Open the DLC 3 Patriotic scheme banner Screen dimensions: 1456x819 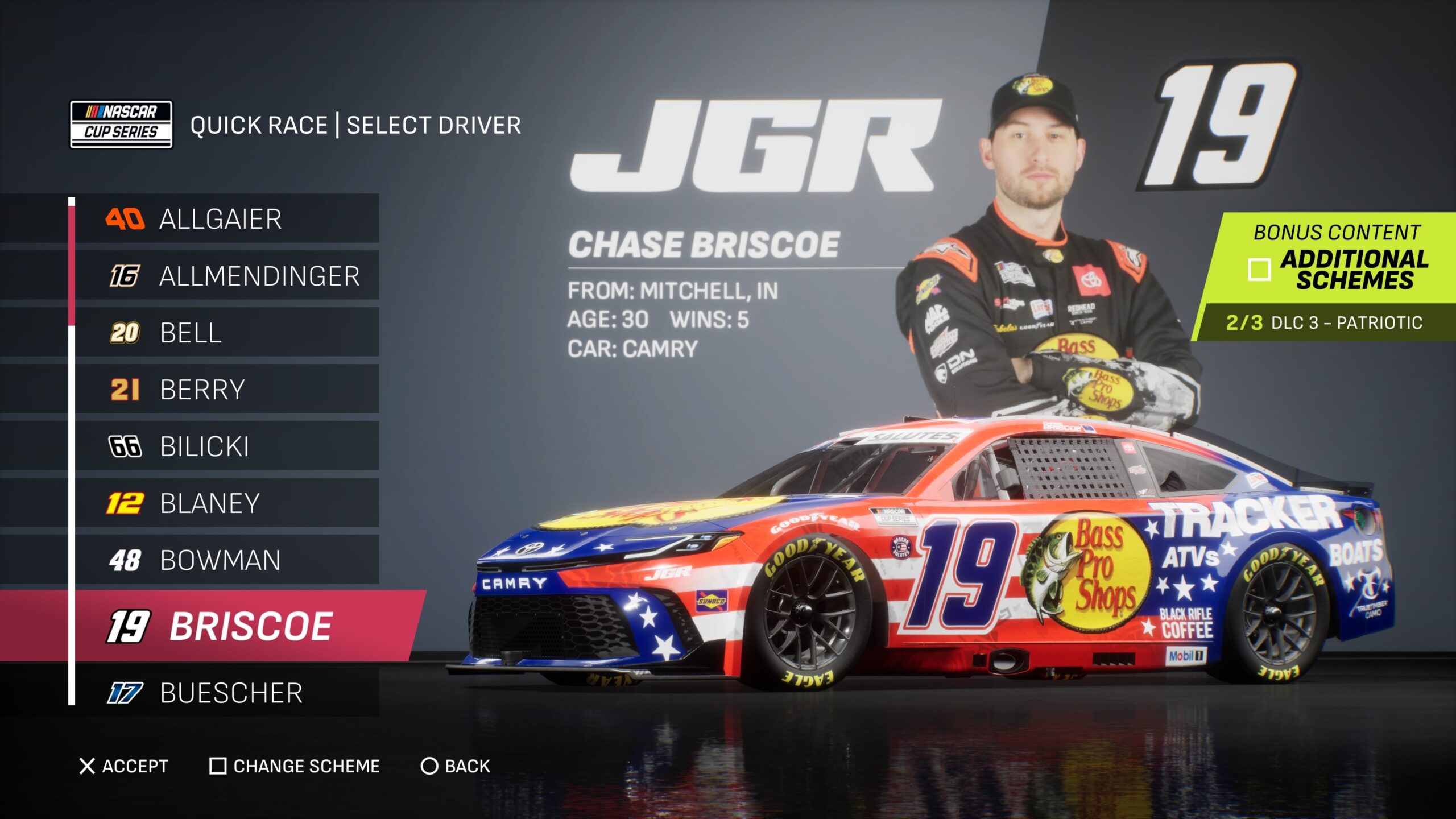tap(1324, 322)
